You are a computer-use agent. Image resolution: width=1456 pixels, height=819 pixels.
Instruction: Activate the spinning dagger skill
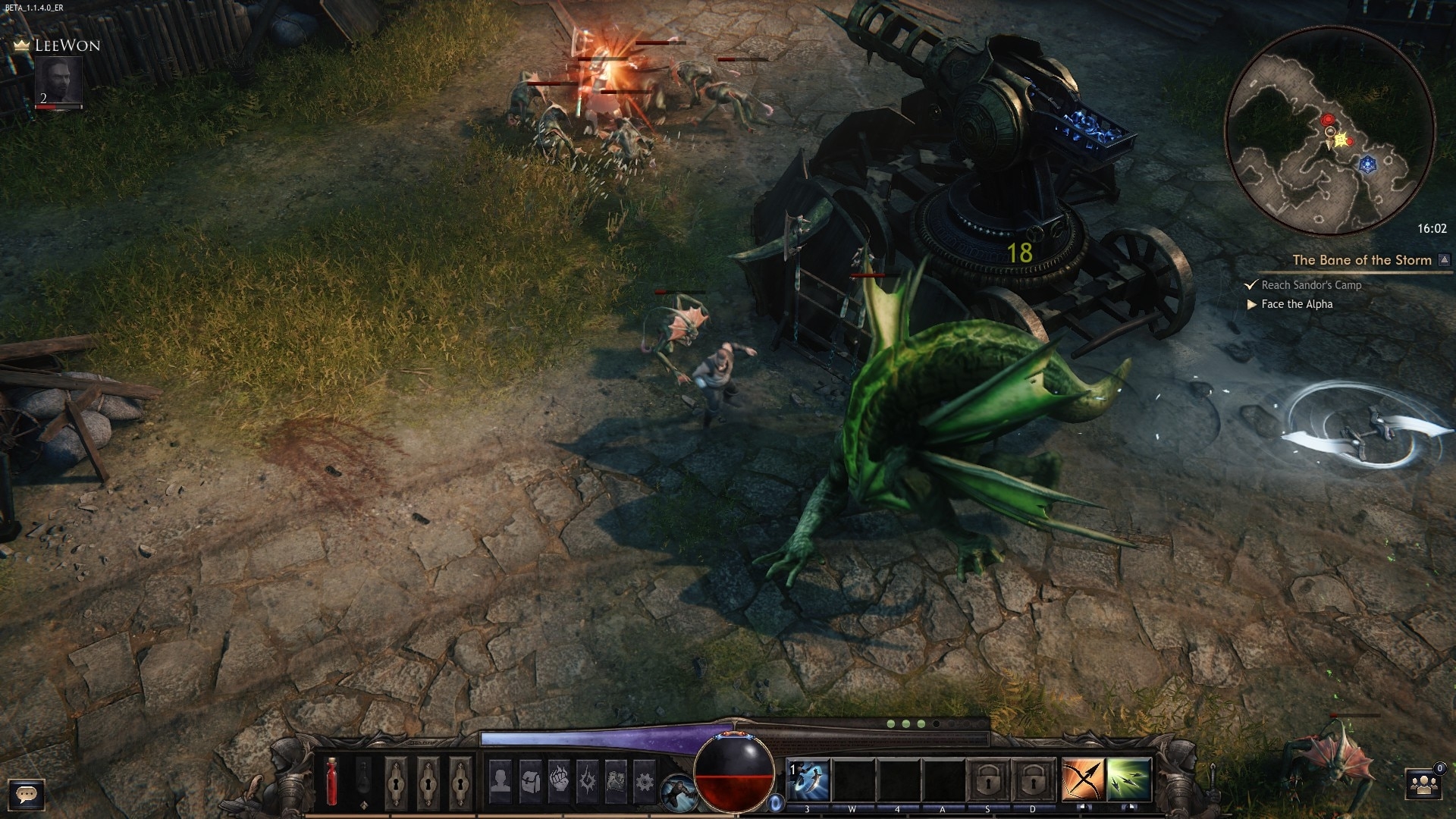point(808,780)
